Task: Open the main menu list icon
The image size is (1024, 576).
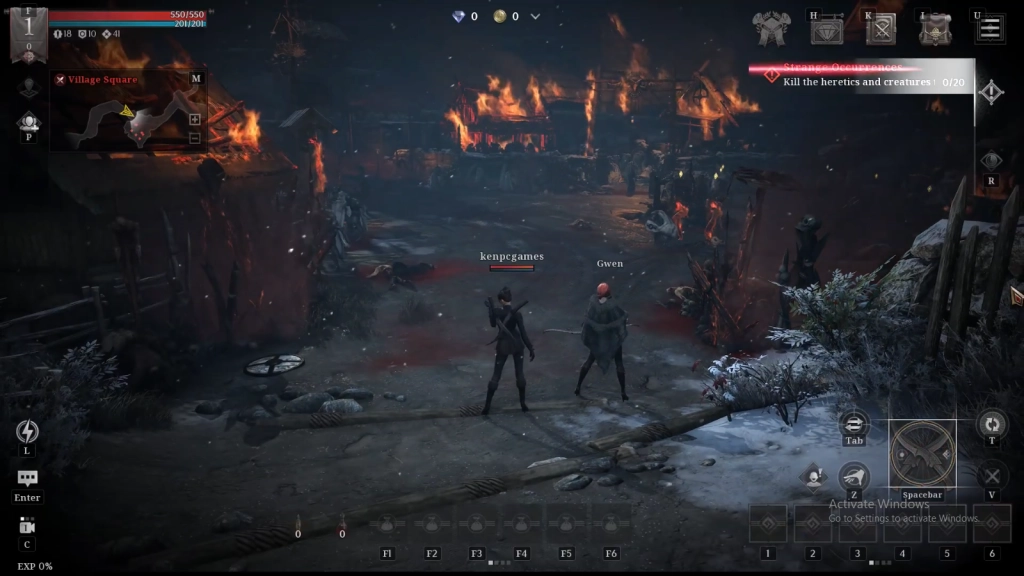Action: (x=990, y=28)
